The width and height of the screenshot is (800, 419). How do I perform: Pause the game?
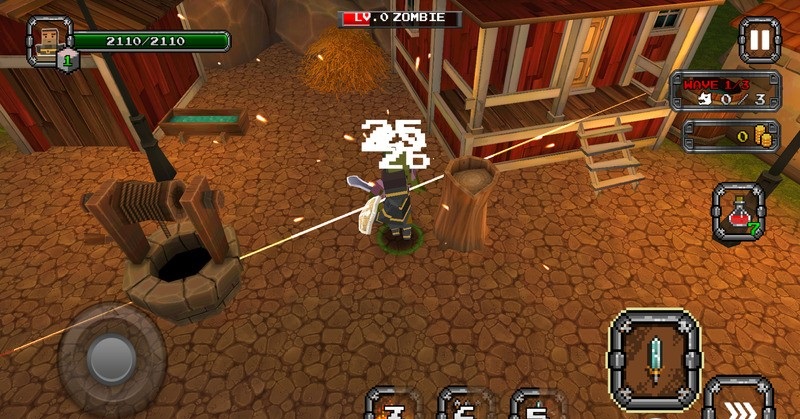(759, 41)
